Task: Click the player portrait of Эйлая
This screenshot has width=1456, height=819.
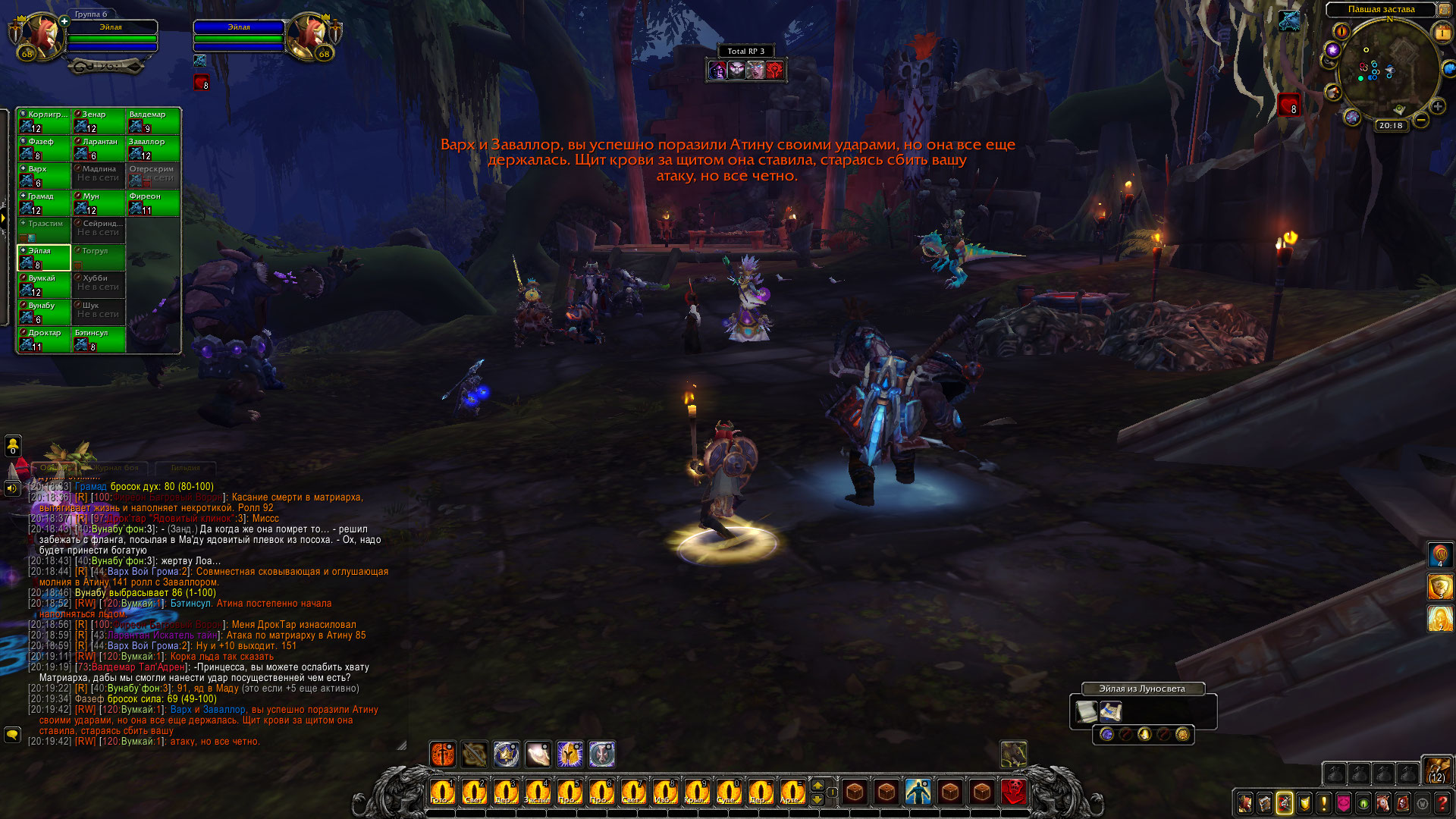Action: [42, 36]
